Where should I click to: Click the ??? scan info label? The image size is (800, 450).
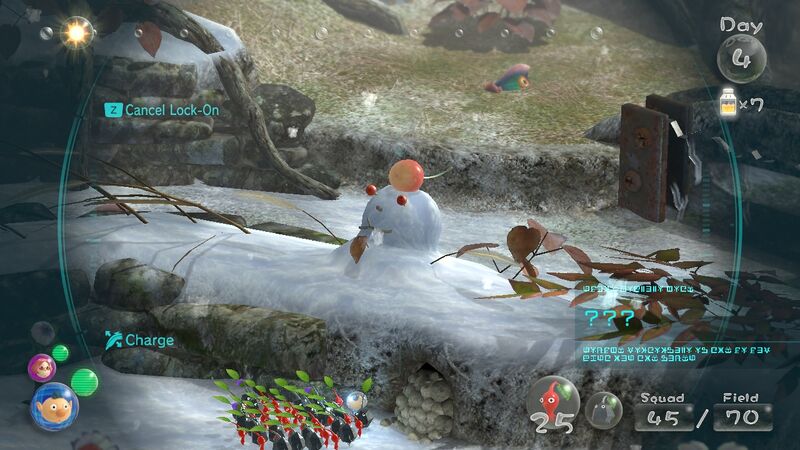pyautogui.click(x=609, y=320)
